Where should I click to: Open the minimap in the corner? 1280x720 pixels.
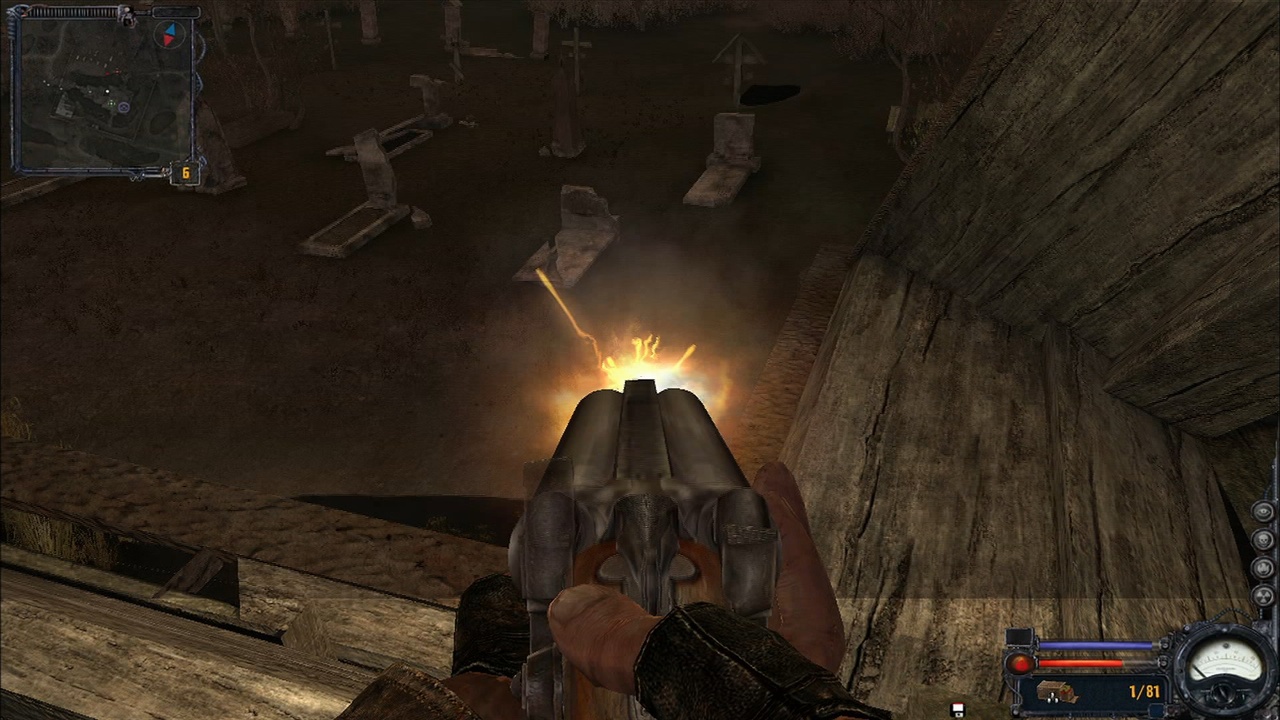click(x=103, y=94)
